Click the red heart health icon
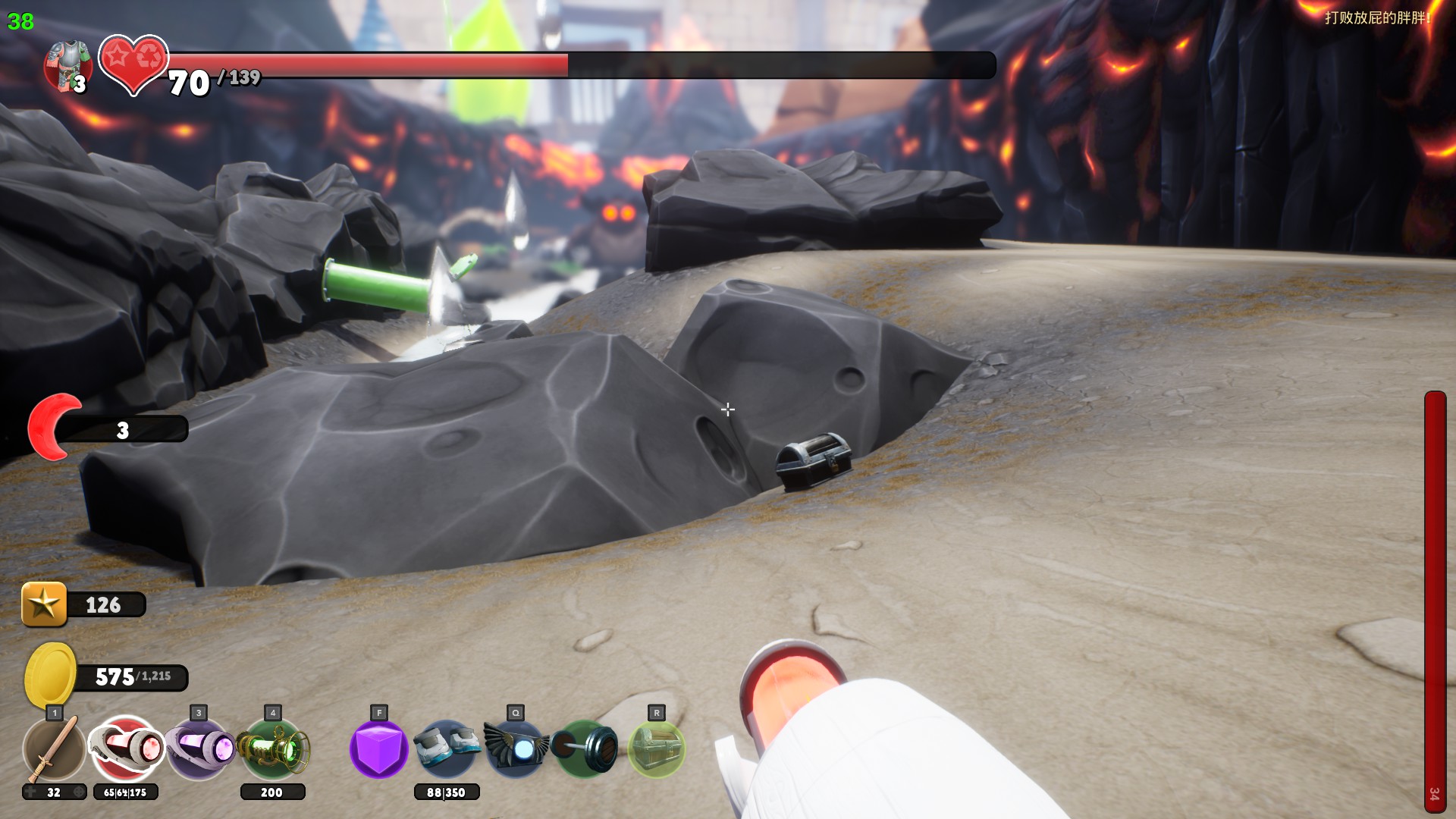The width and height of the screenshot is (1456, 819). point(133,63)
